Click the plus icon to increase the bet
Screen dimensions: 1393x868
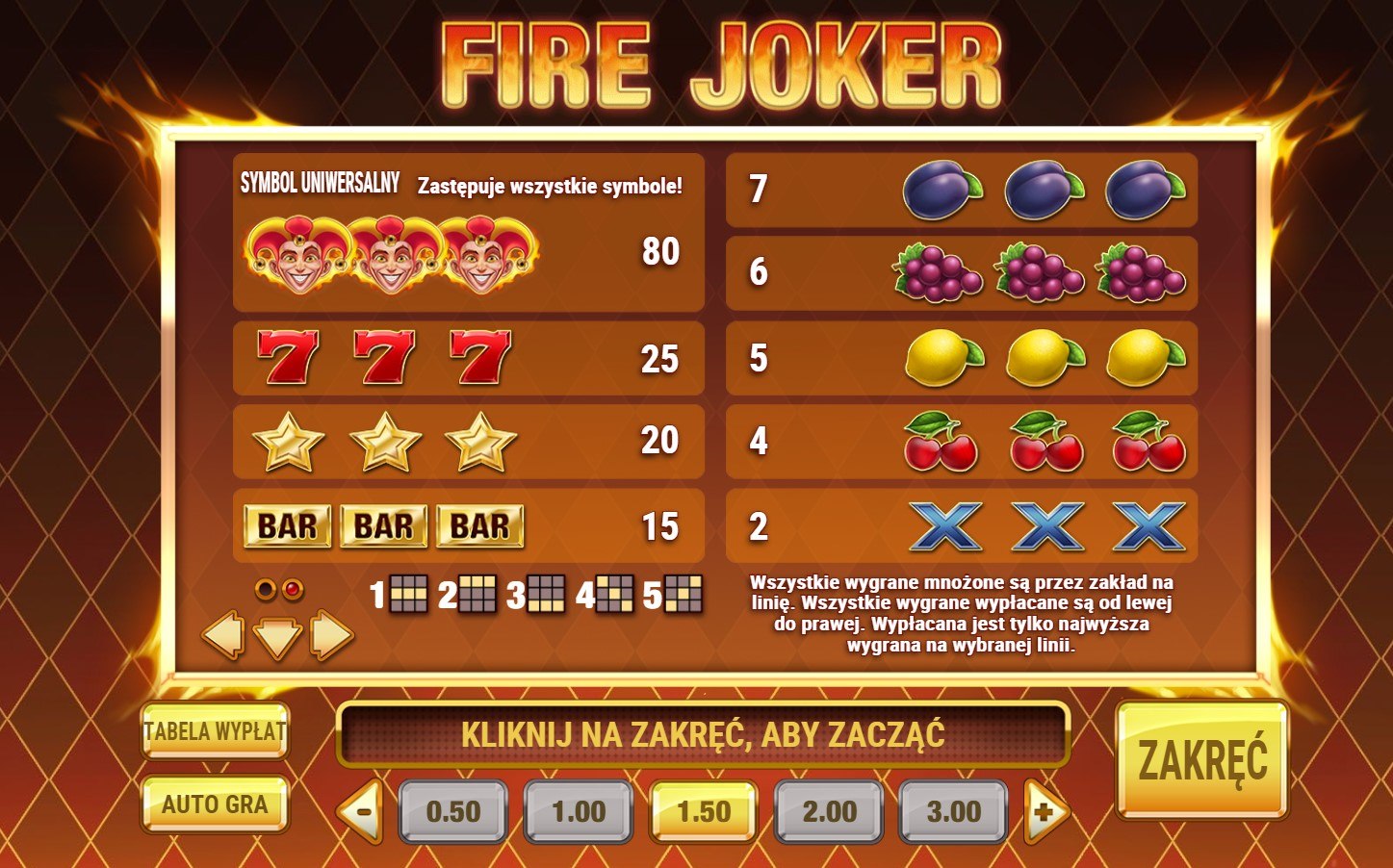pyautogui.click(x=1042, y=810)
